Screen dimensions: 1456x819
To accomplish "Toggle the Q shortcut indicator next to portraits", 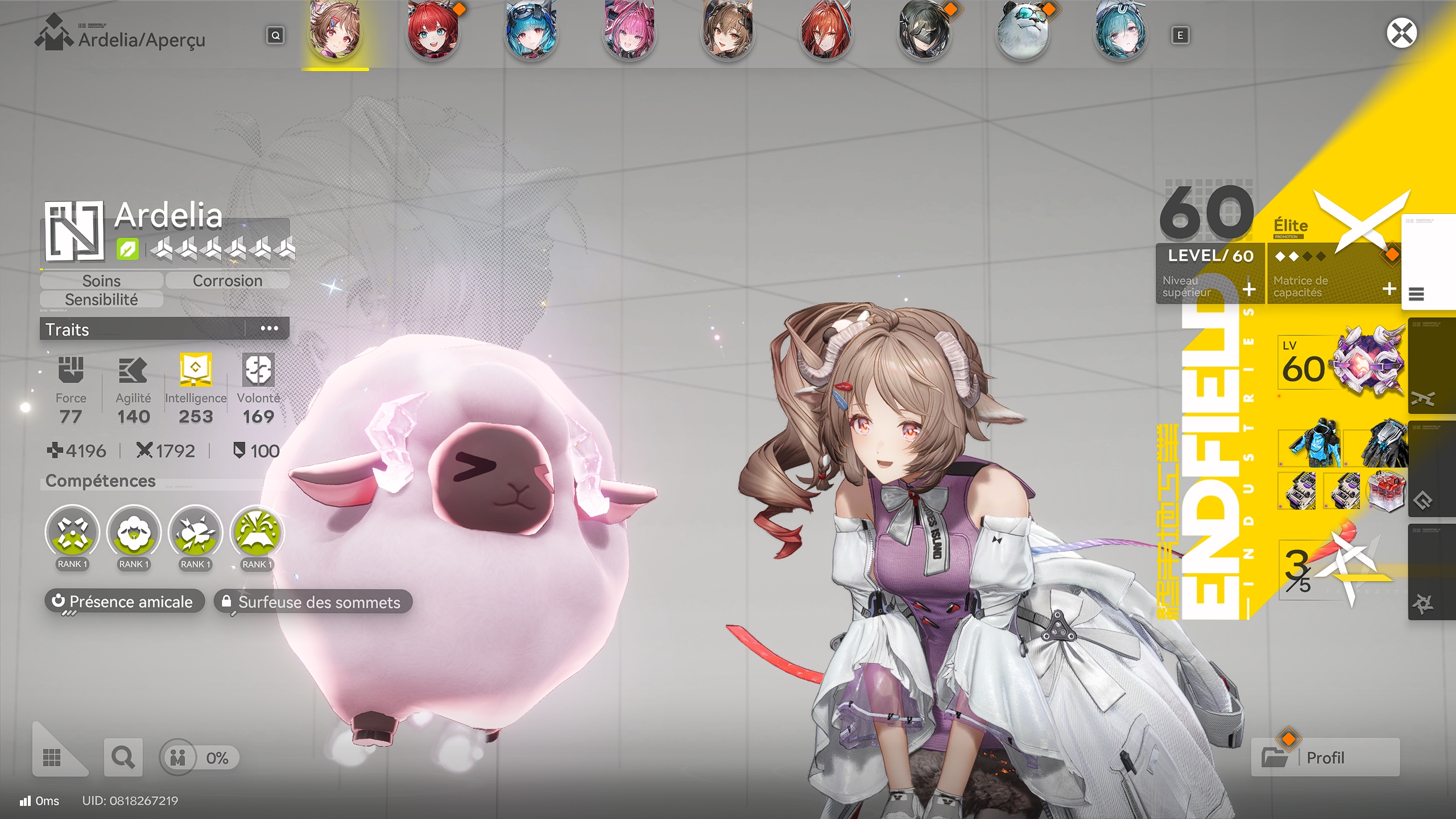I will (x=275, y=36).
